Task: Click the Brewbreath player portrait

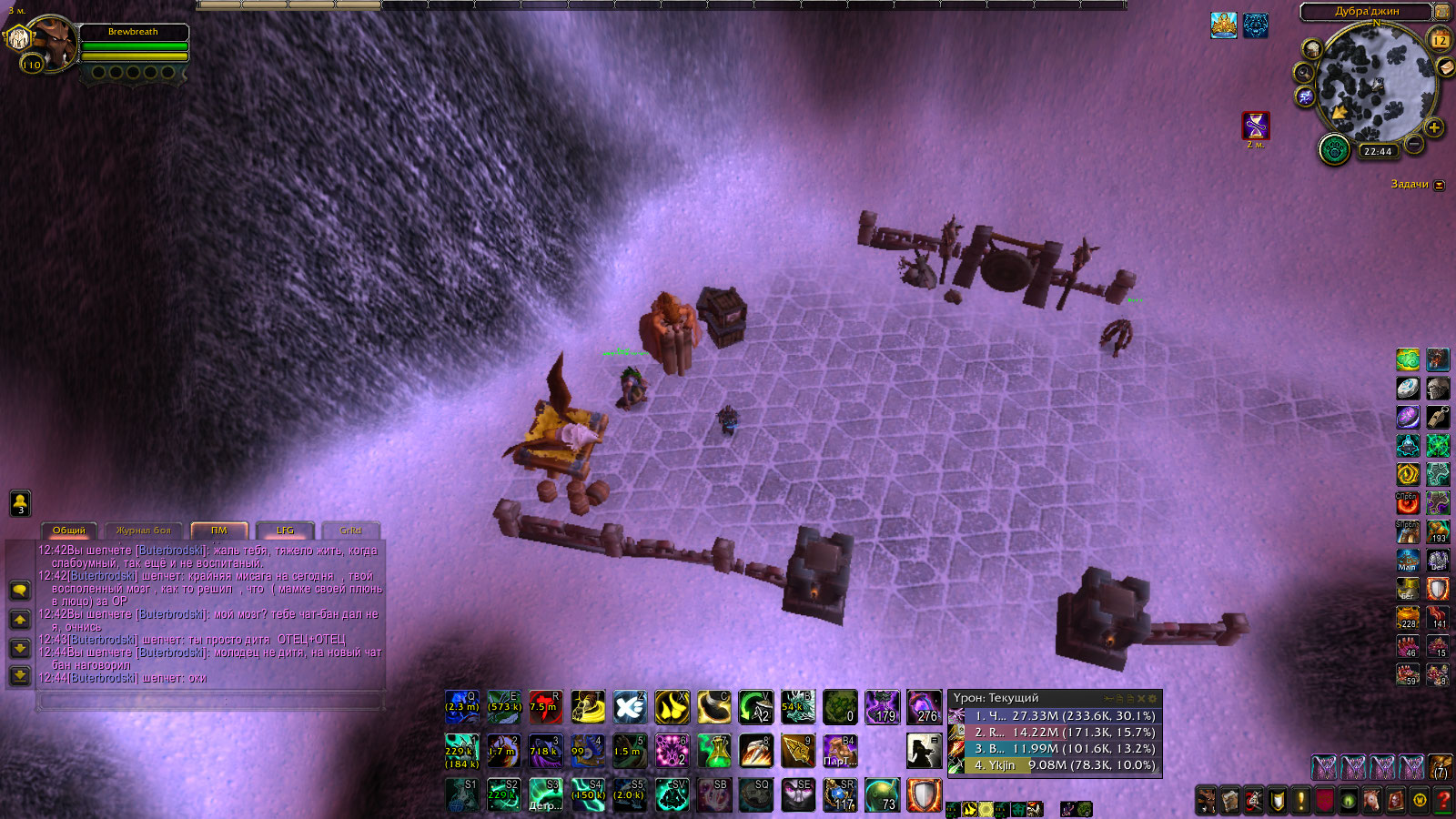Action: point(51,44)
